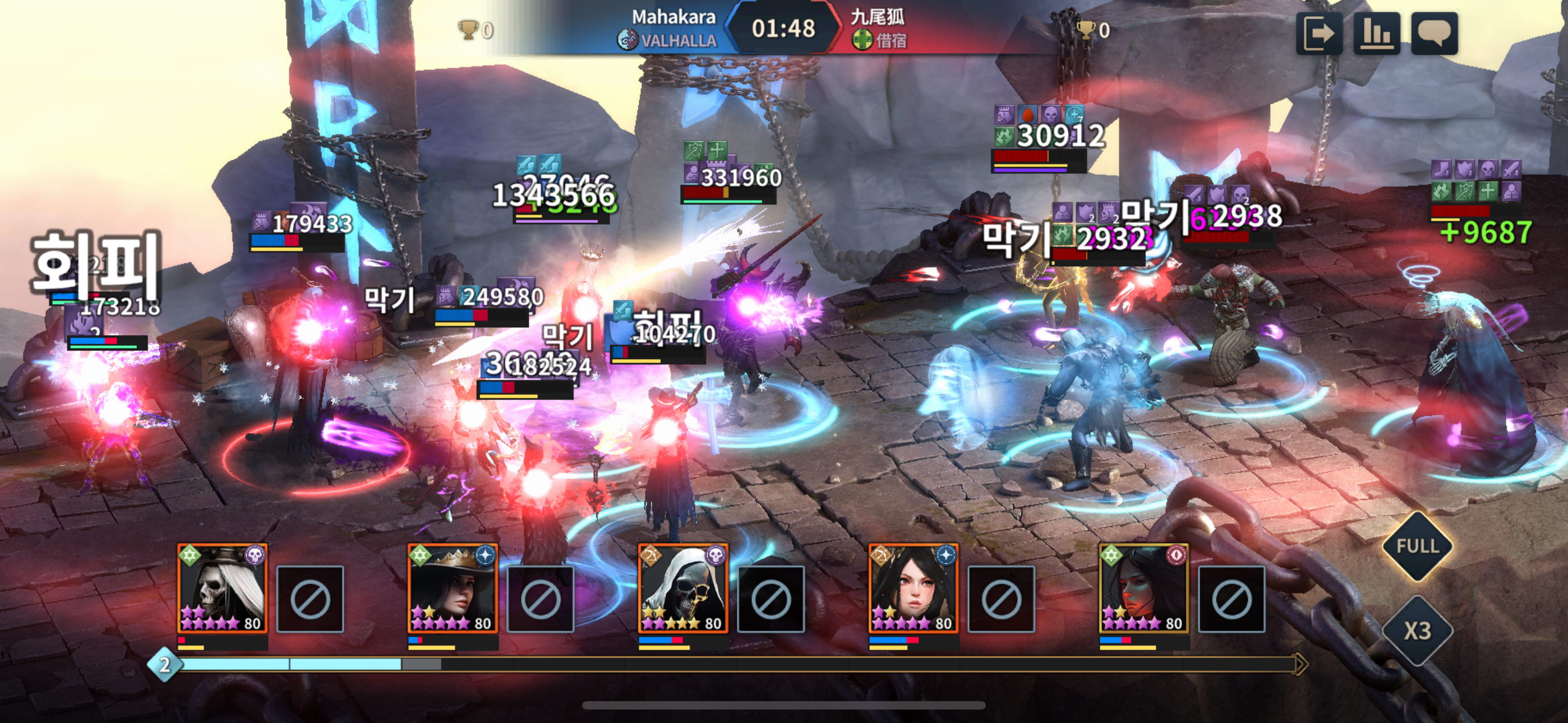
Task: Open the chat speech bubble
Action: (1433, 34)
